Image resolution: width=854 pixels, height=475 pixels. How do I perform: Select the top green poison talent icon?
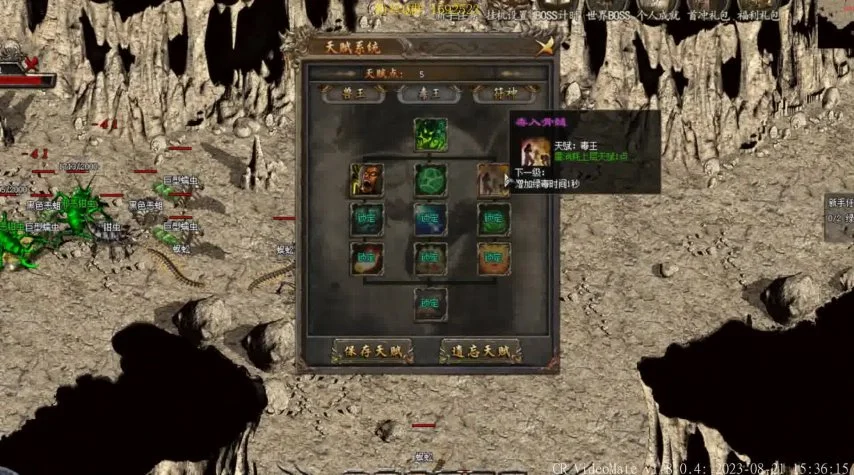pos(430,135)
